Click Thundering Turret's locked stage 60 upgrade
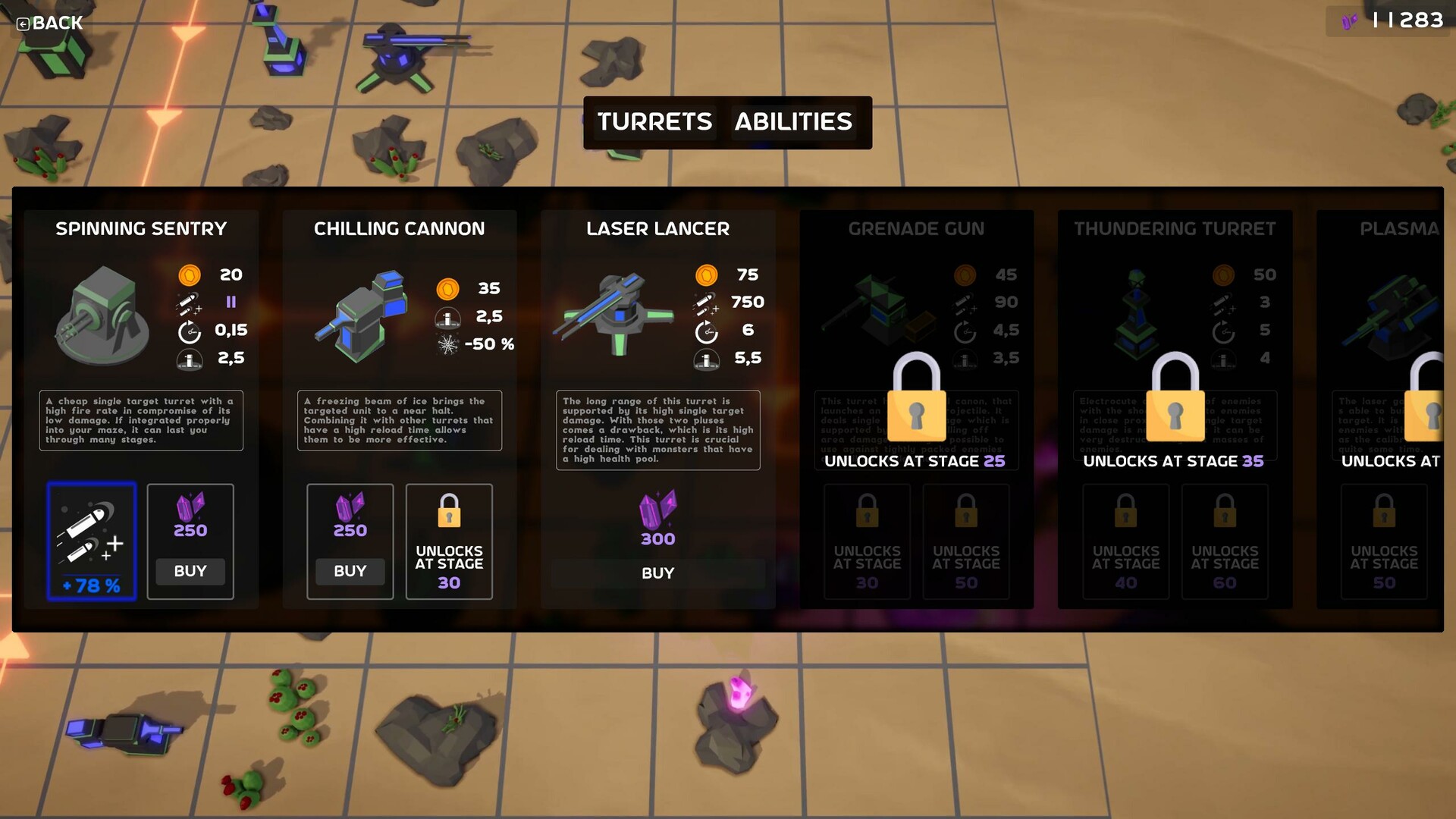Image resolution: width=1456 pixels, height=819 pixels. tap(1225, 541)
